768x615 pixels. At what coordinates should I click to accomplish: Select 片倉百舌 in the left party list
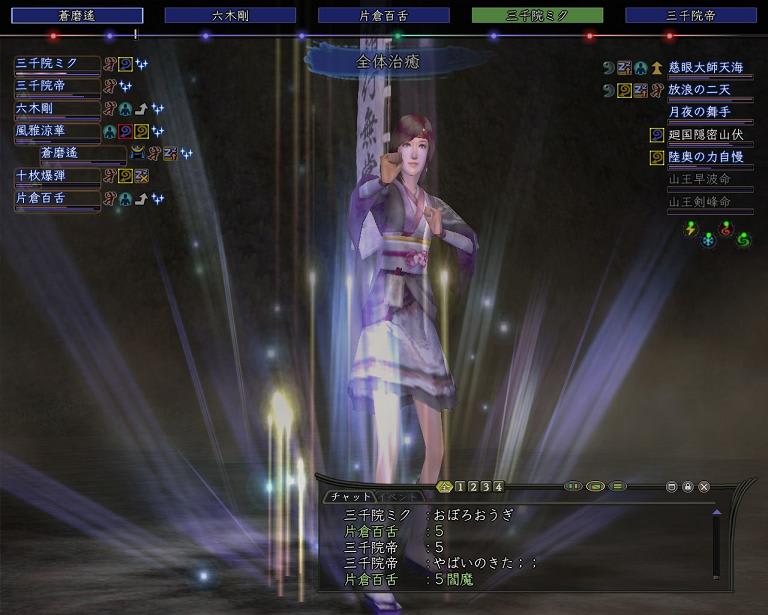tap(56, 198)
